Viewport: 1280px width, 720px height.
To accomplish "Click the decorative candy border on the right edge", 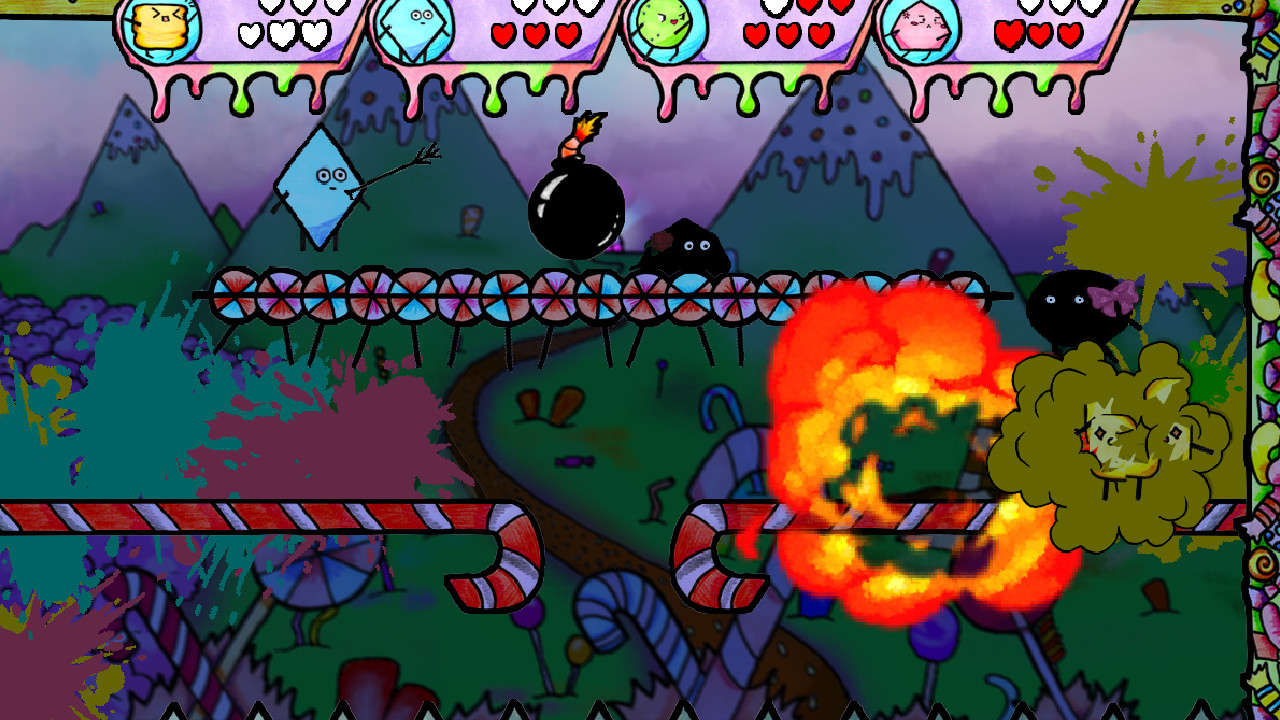I will click(x=1258, y=360).
